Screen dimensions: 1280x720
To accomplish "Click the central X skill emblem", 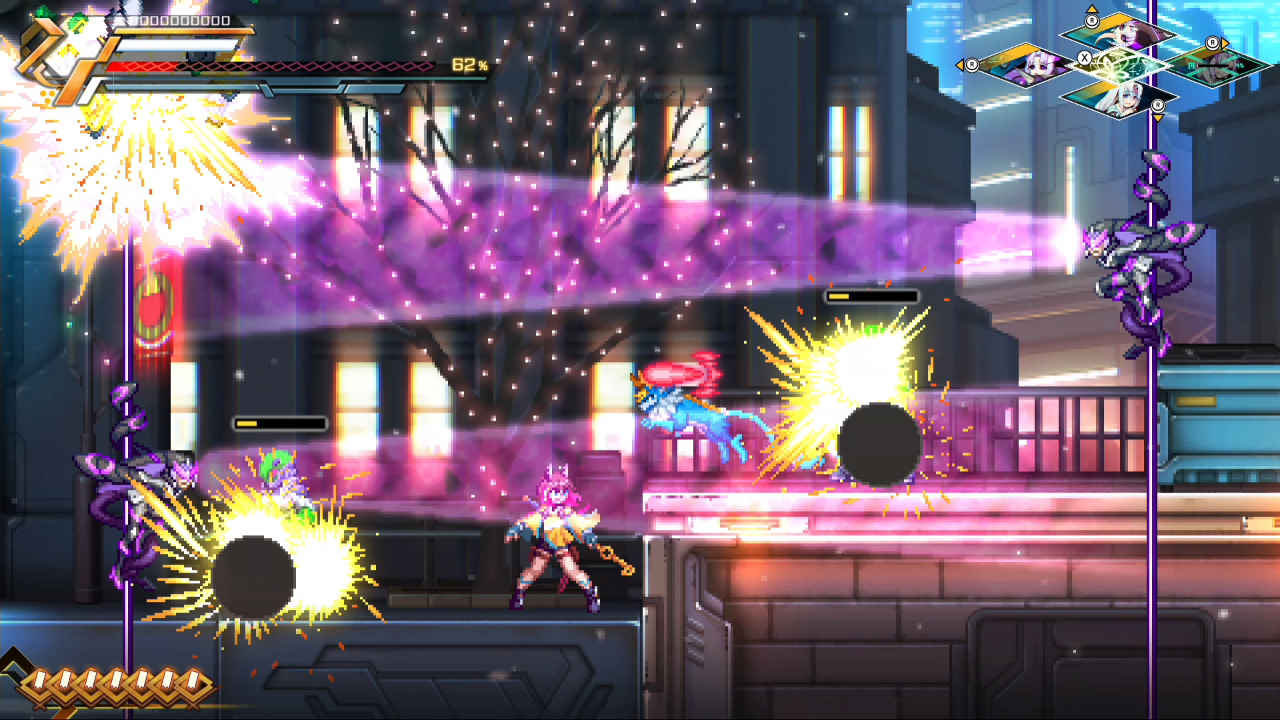I will point(1085,57).
